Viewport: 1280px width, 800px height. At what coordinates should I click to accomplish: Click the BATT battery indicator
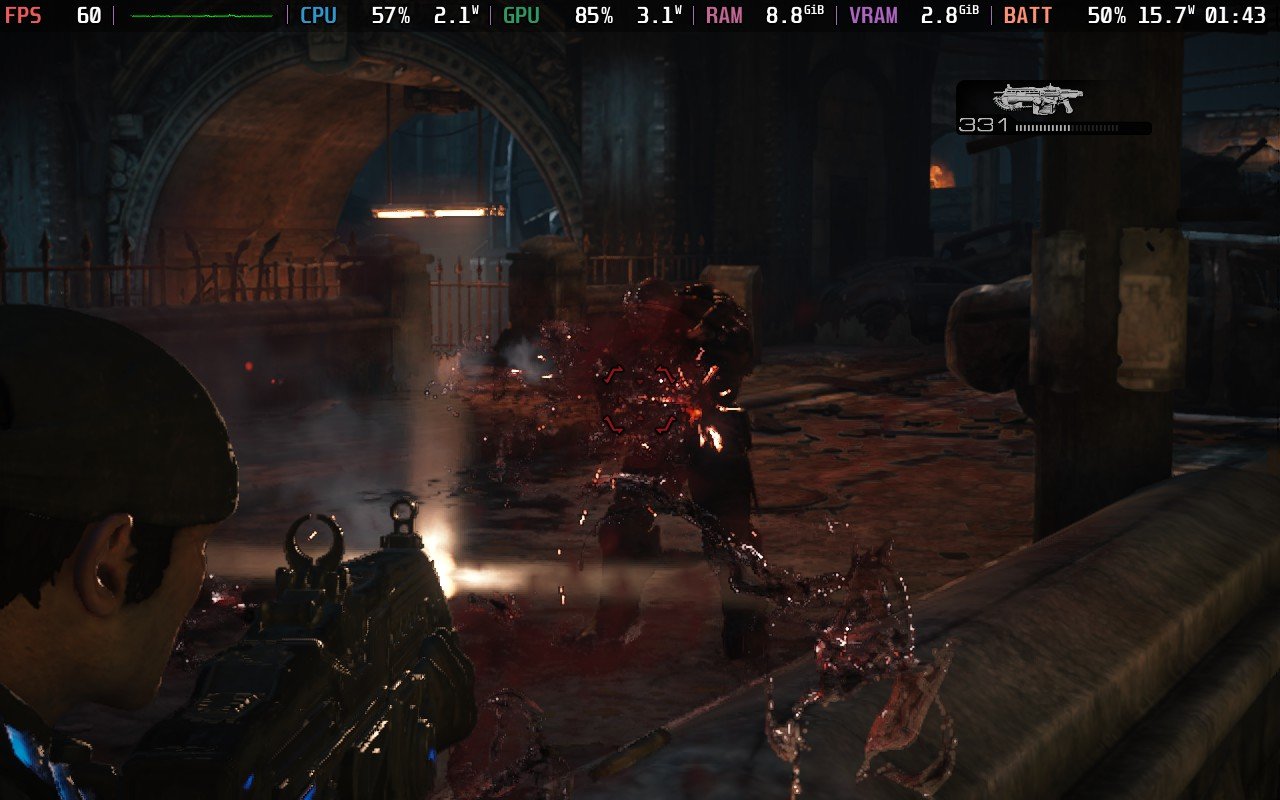pos(1025,14)
